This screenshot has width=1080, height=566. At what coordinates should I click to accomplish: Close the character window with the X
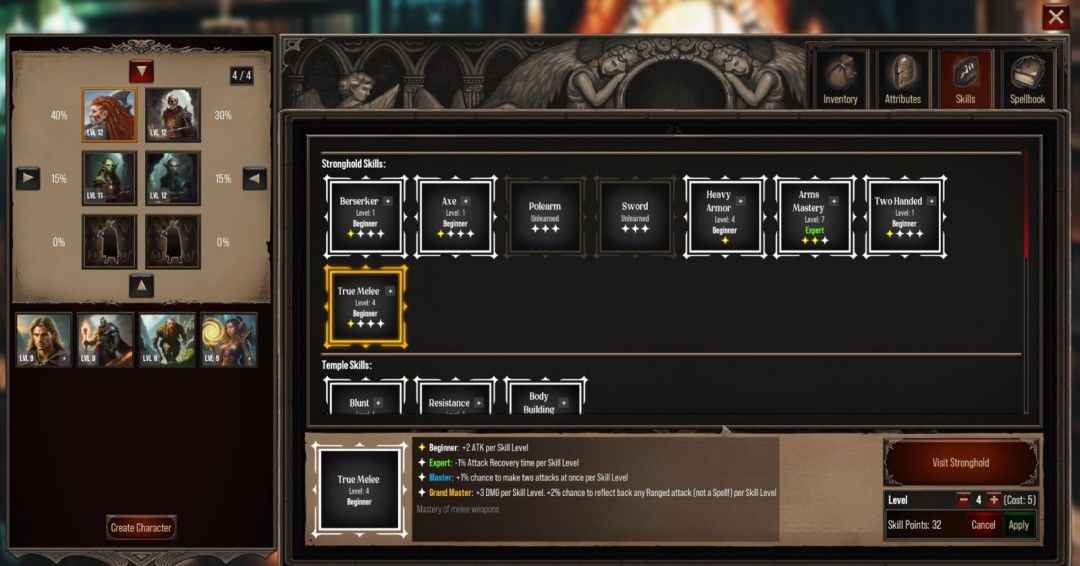tap(1055, 17)
